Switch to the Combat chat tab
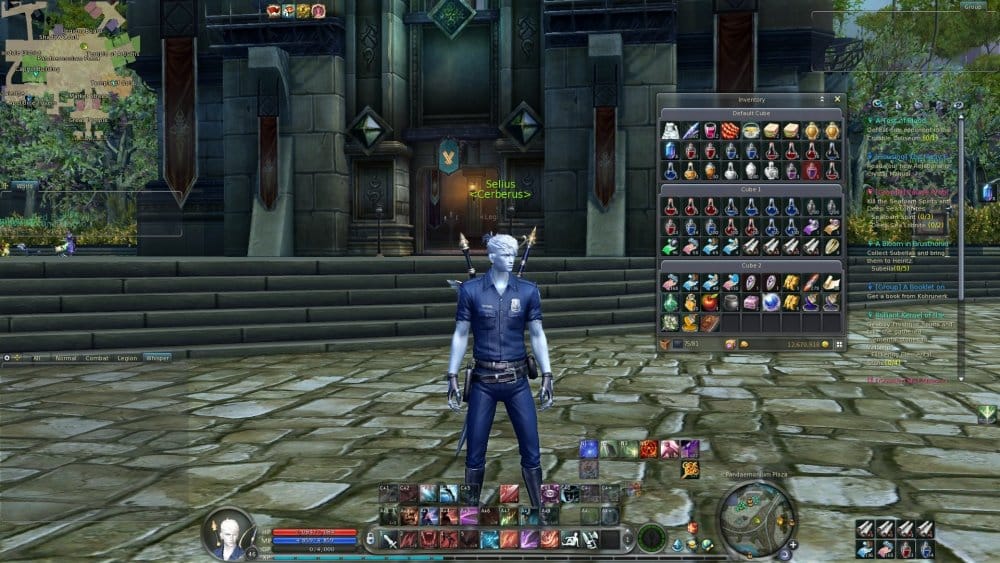Viewport: 1000px width, 563px height. tap(97, 357)
